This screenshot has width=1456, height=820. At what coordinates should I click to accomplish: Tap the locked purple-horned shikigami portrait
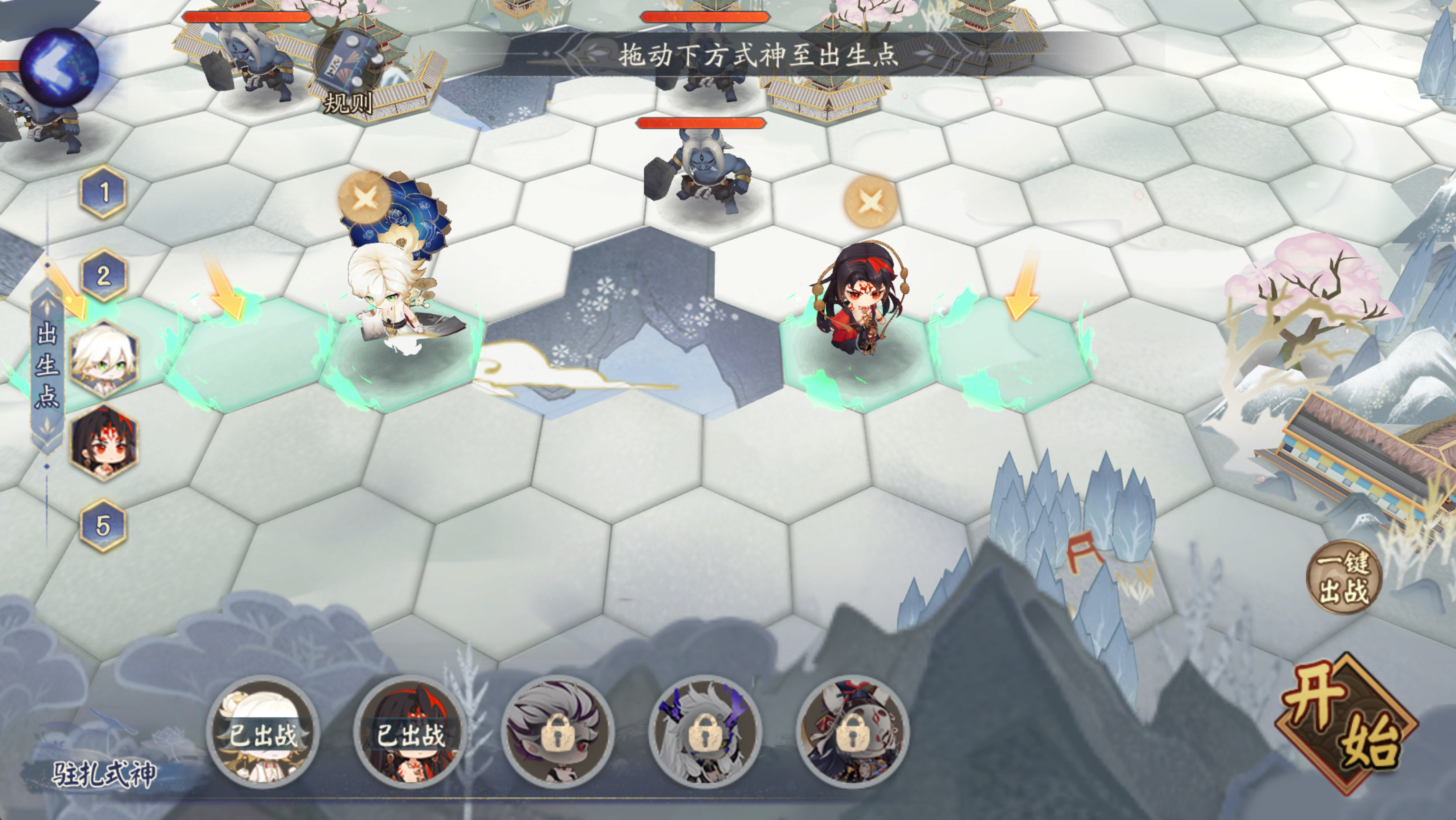pos(705,732)
